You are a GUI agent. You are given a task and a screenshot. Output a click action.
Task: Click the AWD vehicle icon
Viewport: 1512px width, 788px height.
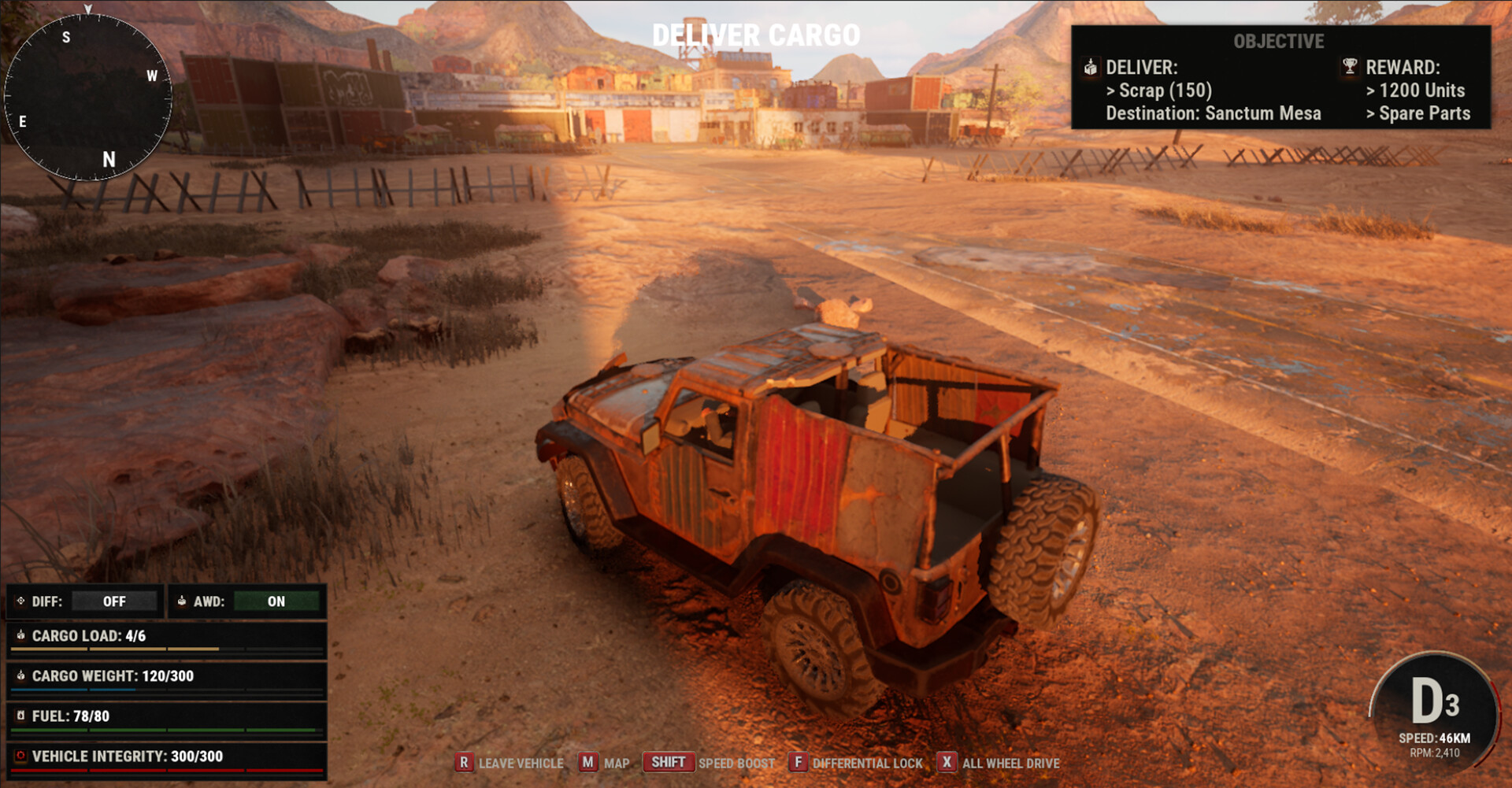183,601
